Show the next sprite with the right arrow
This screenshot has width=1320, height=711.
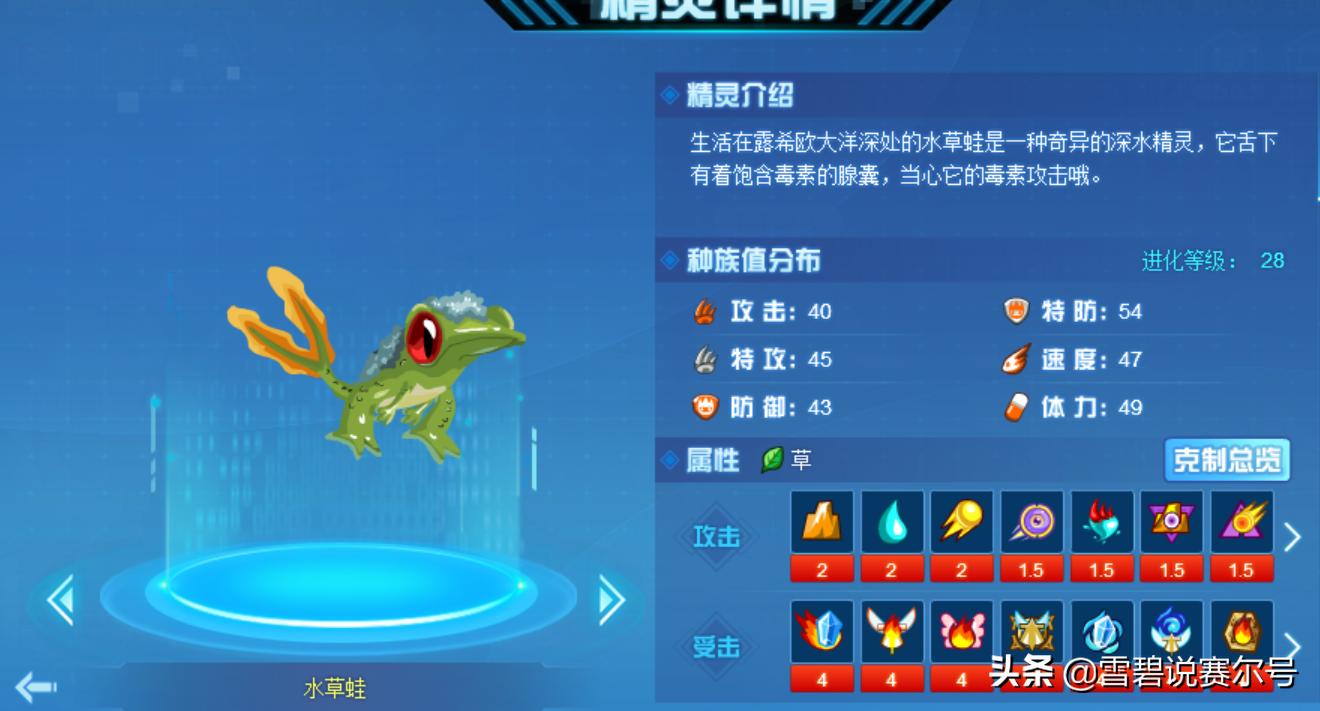[x=610, y=600]
